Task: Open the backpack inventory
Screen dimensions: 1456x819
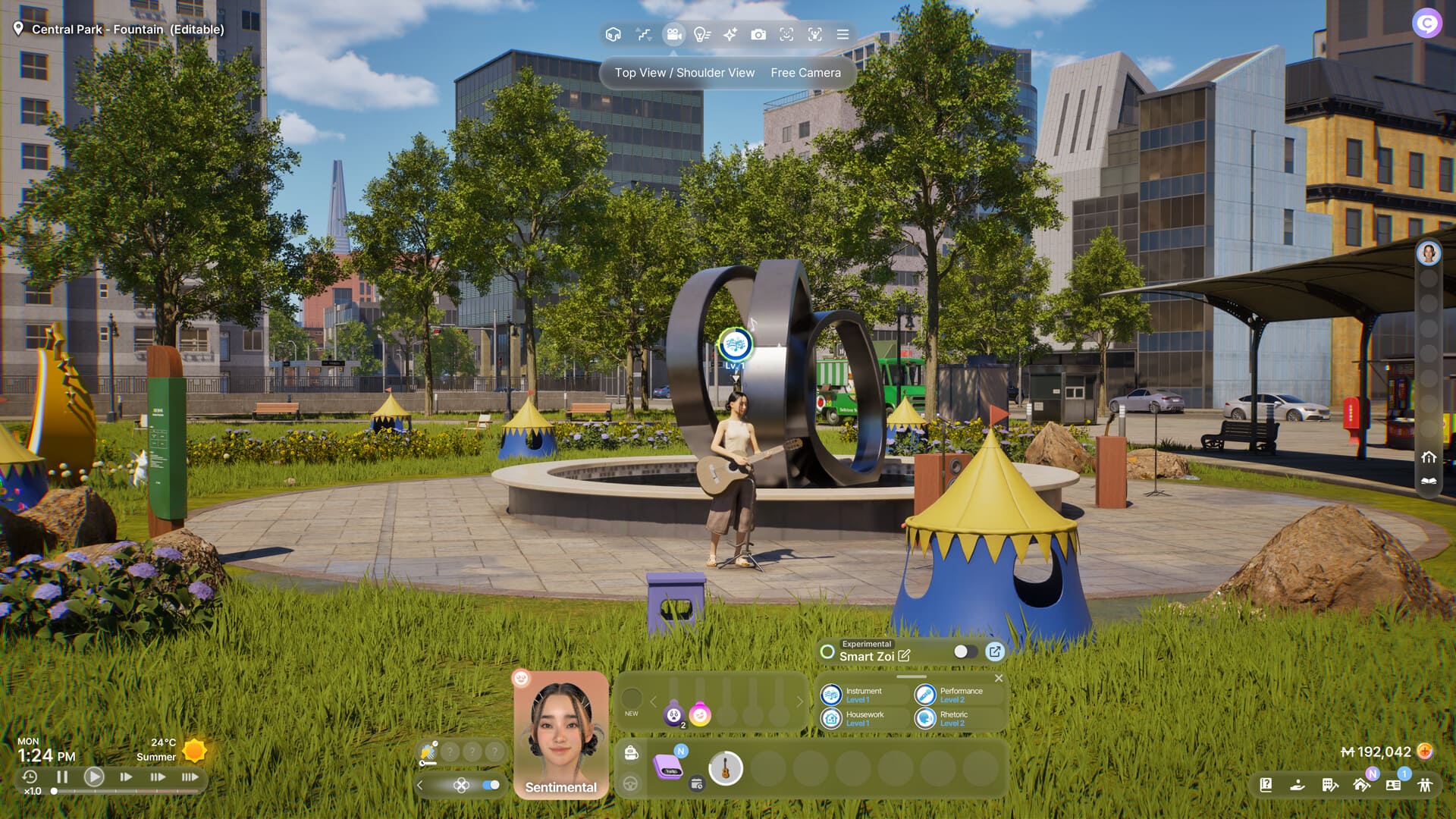Action: click(631, 753)
